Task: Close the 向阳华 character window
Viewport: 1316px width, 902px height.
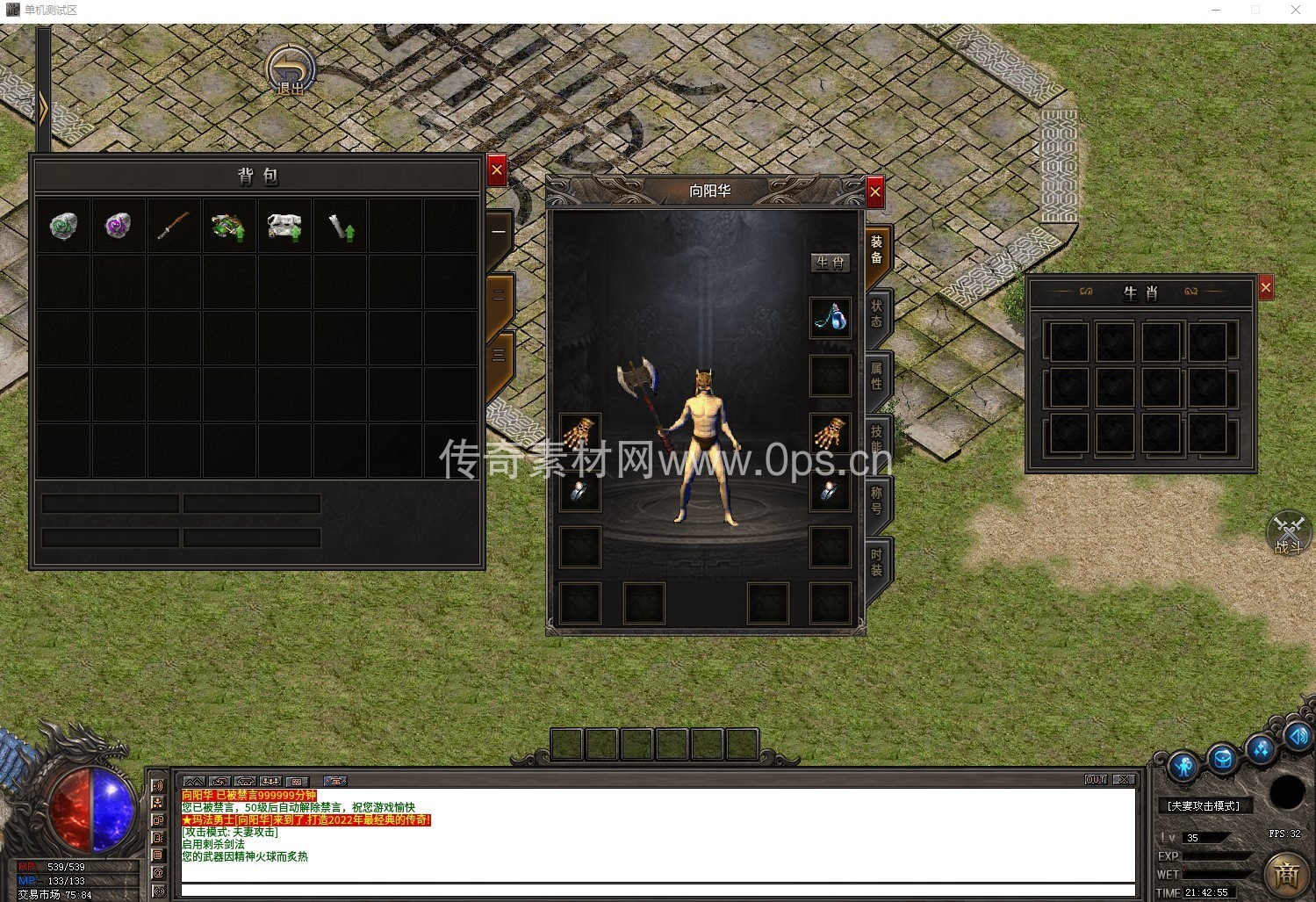Action: [x=874, y=191]
